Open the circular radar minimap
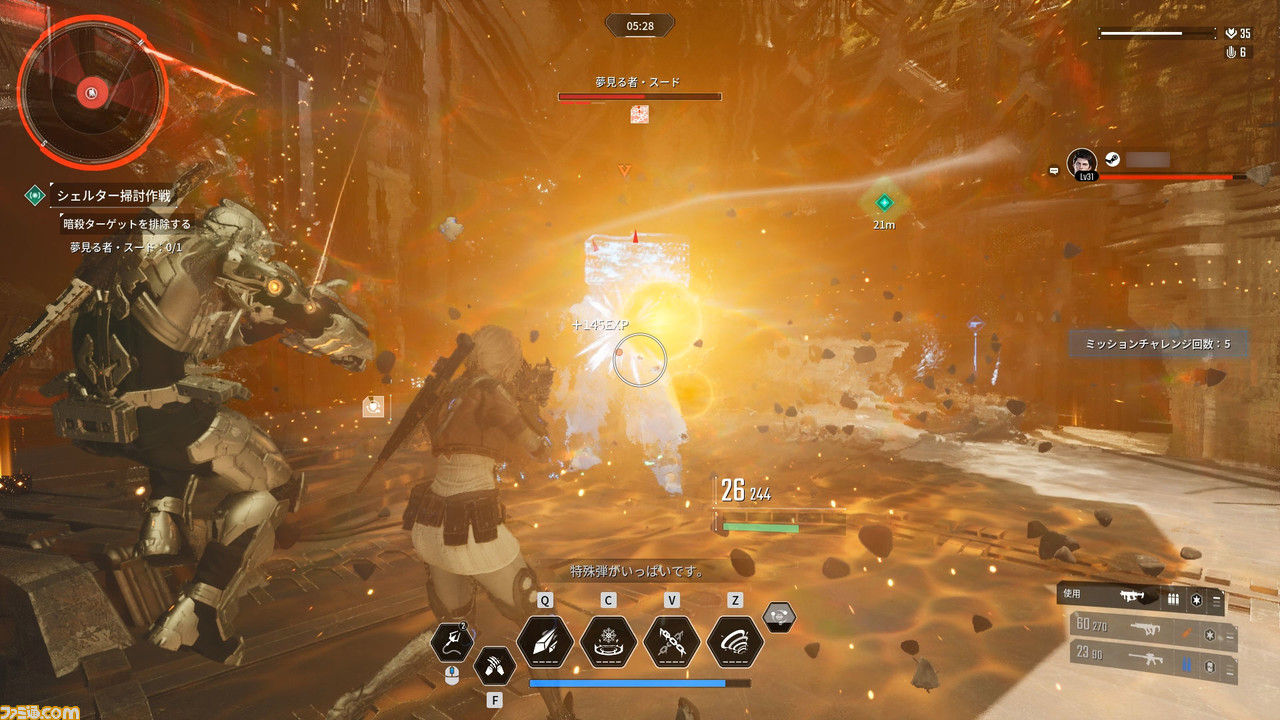 pyautogui.click(x=91, y=92)
